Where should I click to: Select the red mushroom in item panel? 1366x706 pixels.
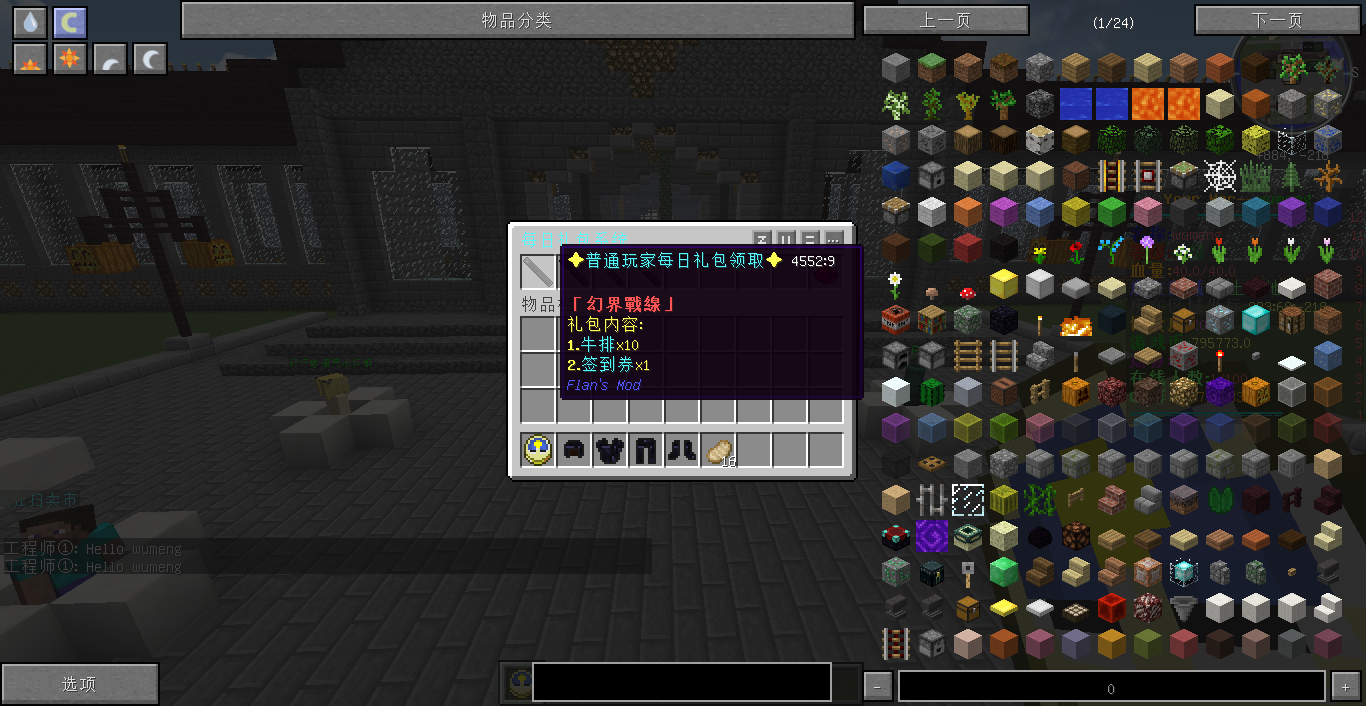[x=968, y=292]
